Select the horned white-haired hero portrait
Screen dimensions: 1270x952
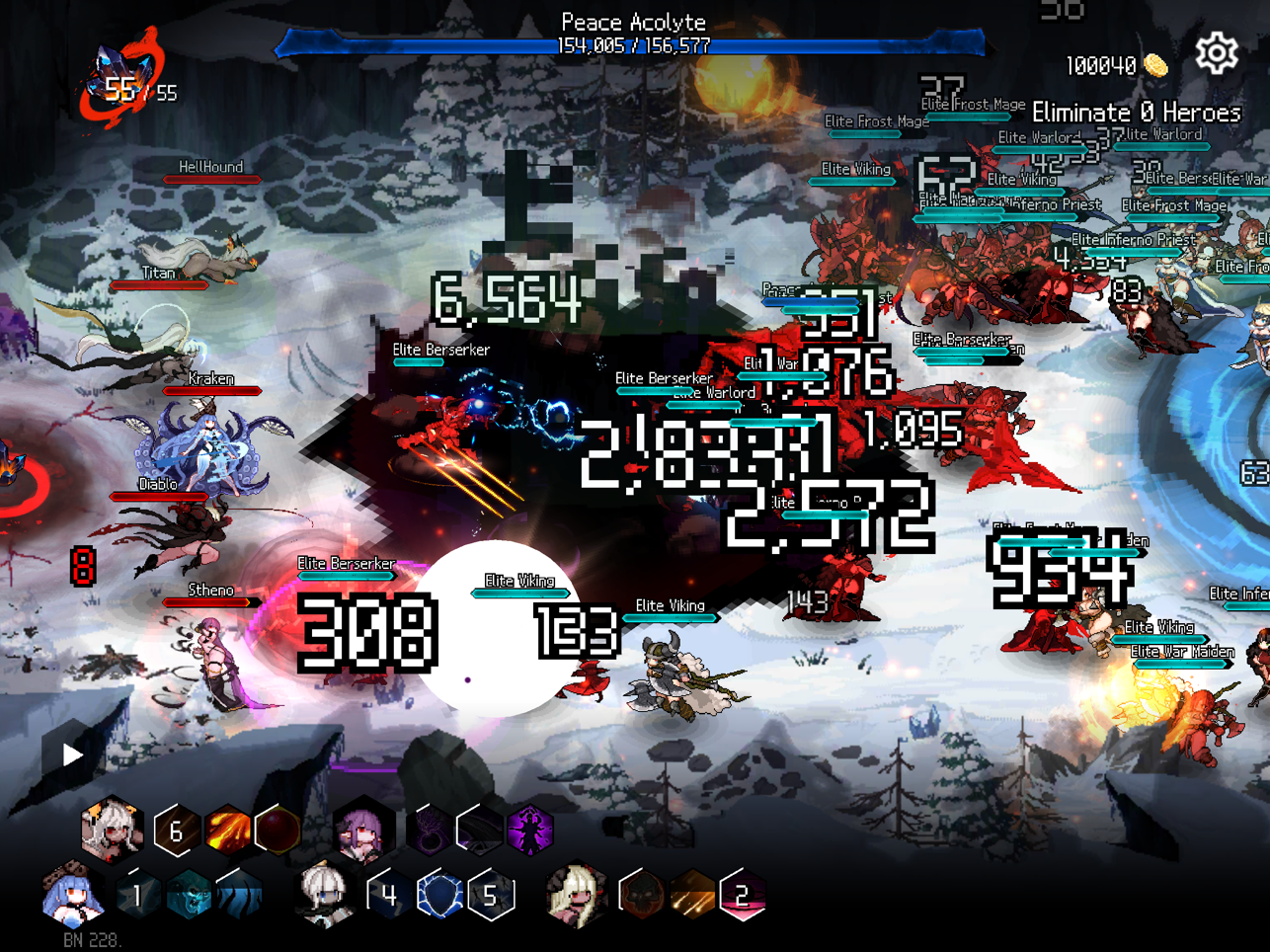click(x=112, y=829)
